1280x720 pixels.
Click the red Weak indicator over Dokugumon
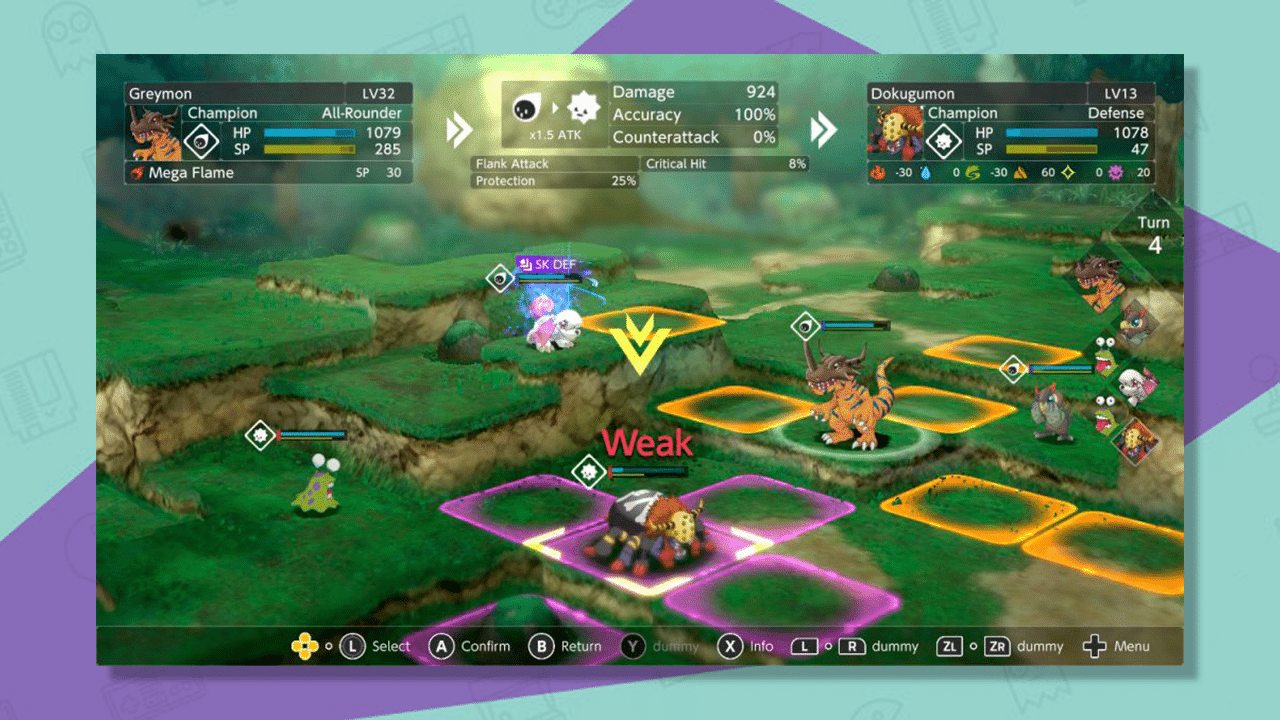coord(645,441)
